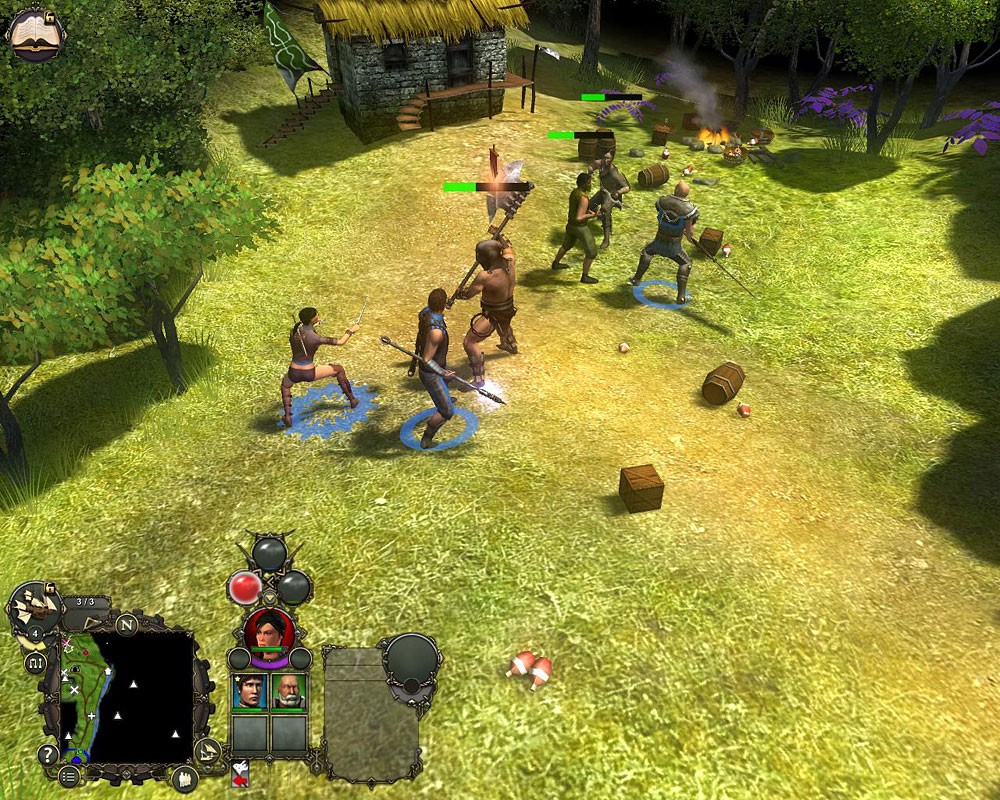Click the gate icon left of minimap
This screenshot has height=800, width=1000.
(37, 662)
